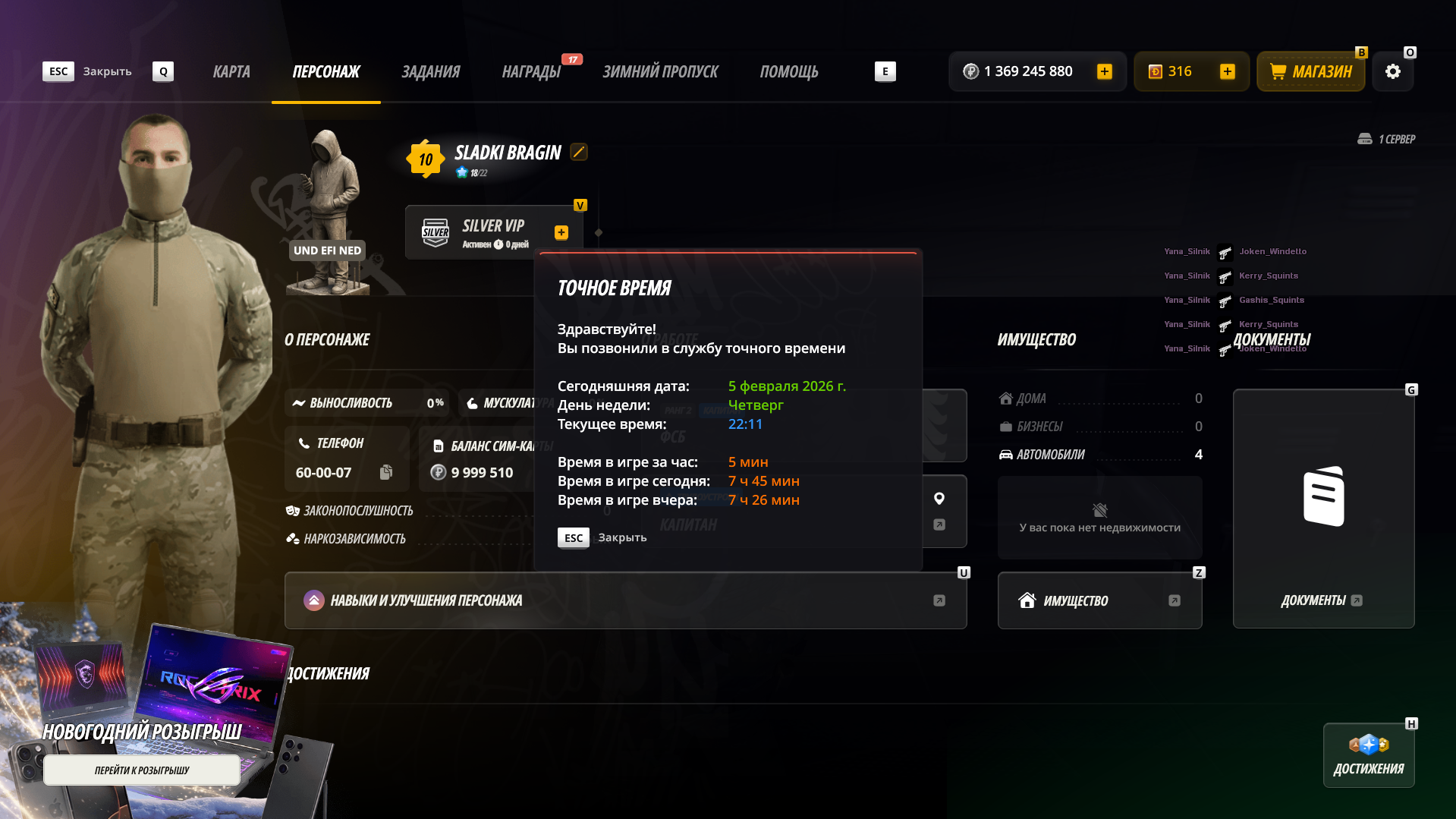The height and width of the screenshot is (819, 1456).
Task: Copy the phone number 60-00-07
Action: click(386, 472)
